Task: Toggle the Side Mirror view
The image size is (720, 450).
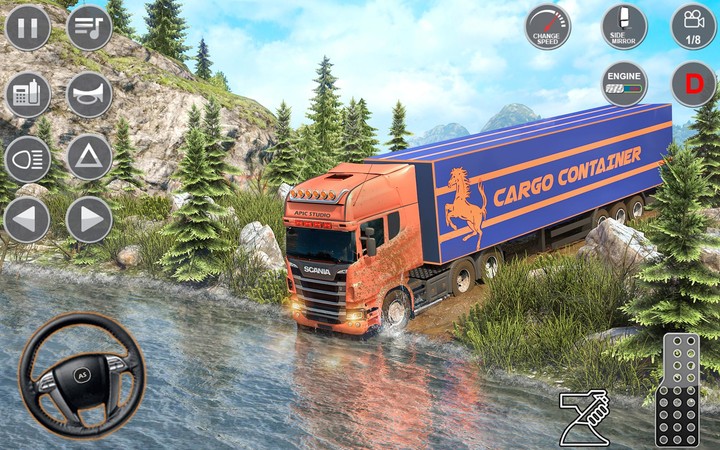Action: [x=624, y=27]
